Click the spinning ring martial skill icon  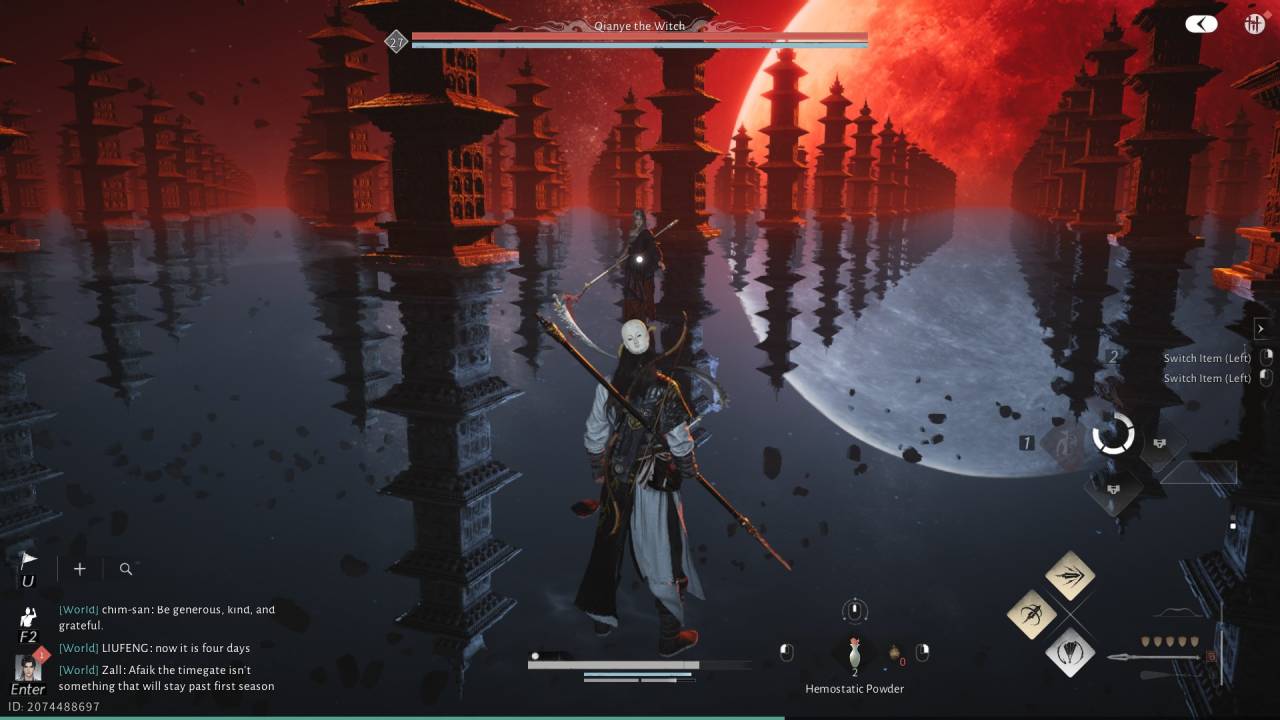point(1113,435)
